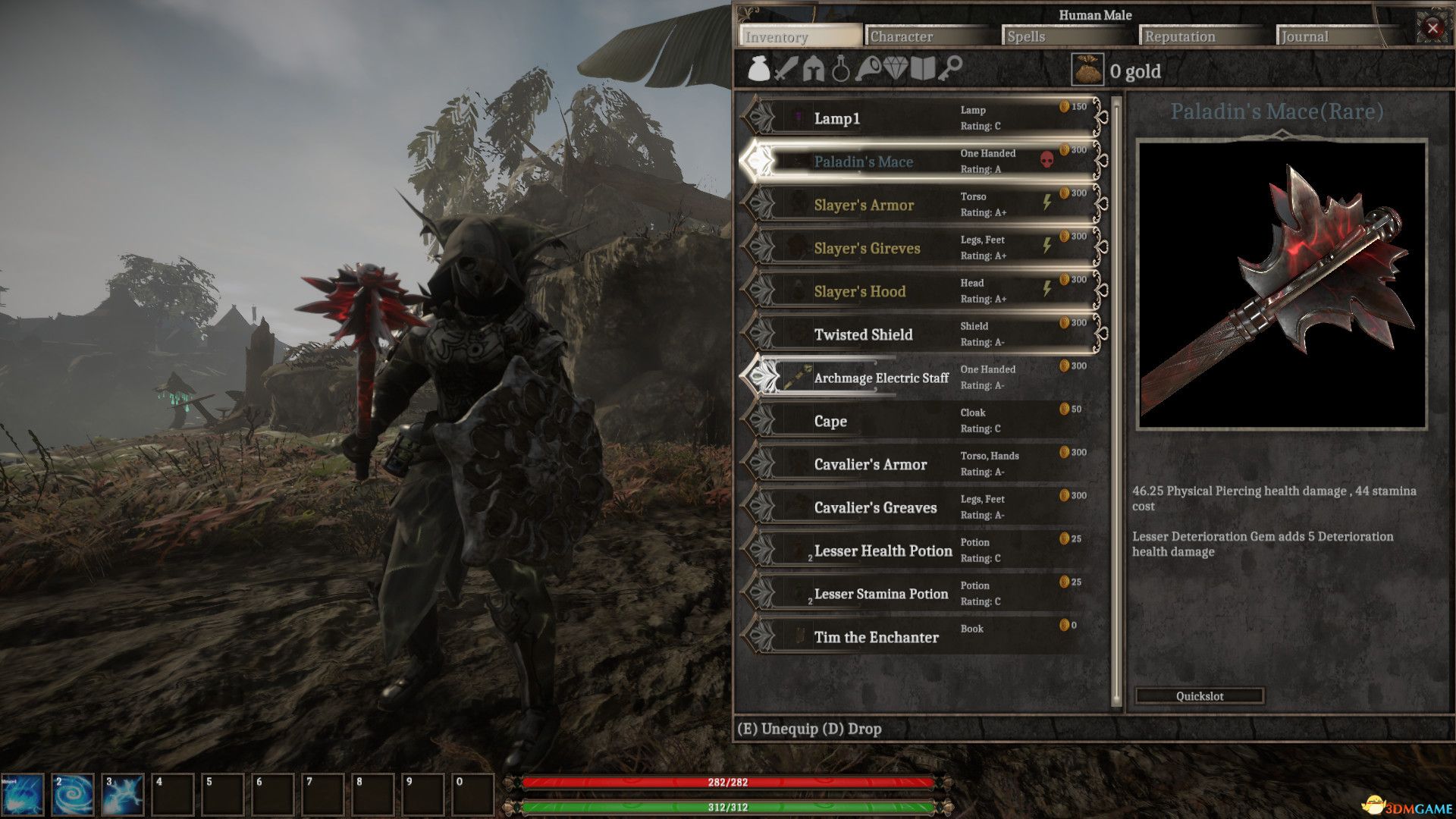Click the green stamina bar
1456x819 pixels.
coord(728,808)
